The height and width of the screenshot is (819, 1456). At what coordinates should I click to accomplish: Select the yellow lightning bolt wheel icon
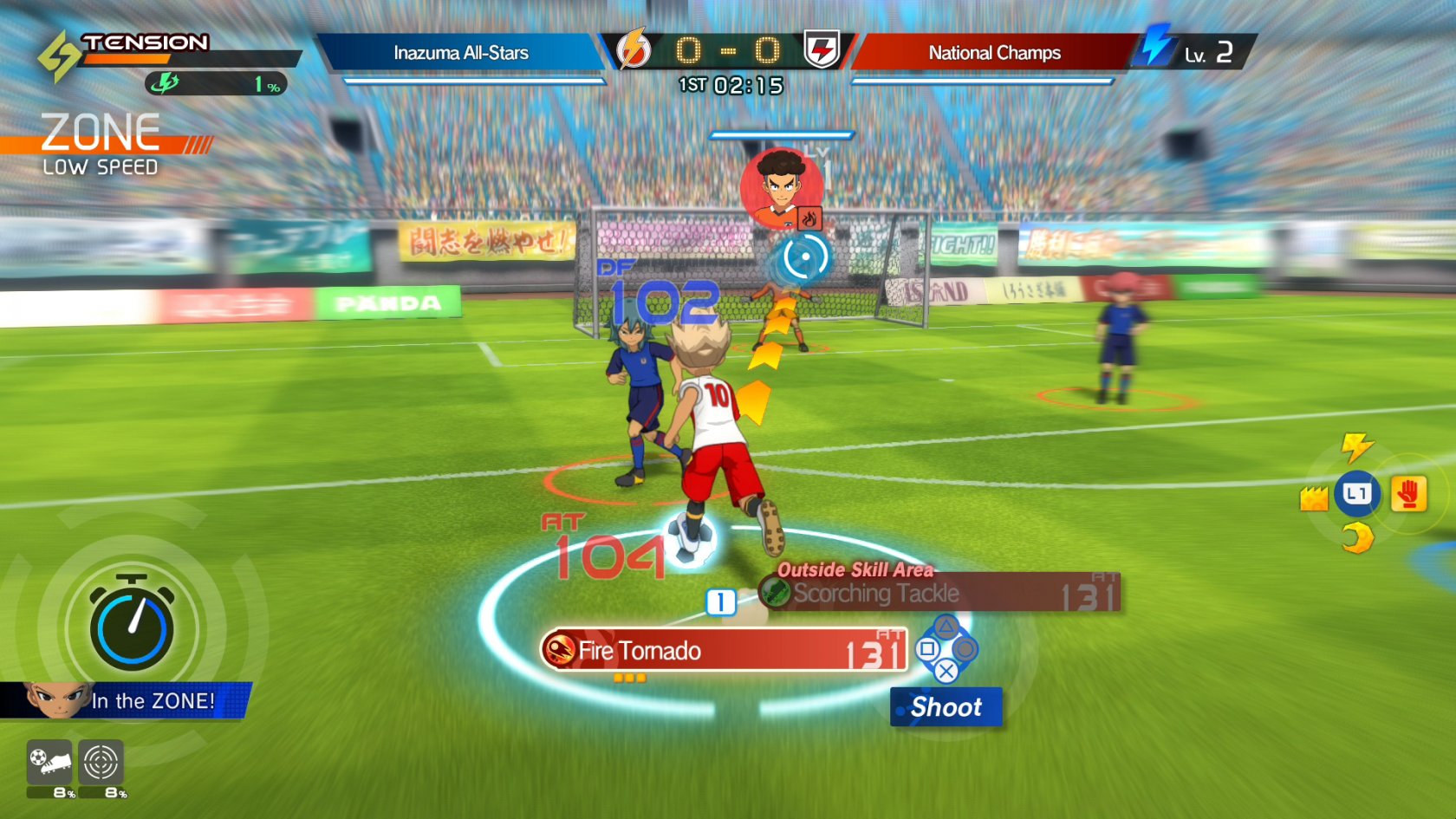coord(1356,446)
